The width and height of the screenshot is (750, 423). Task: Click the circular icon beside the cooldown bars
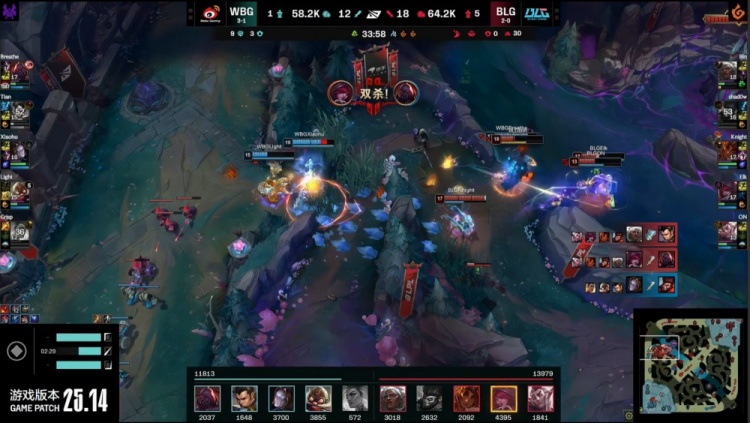(x=16, y=351)
